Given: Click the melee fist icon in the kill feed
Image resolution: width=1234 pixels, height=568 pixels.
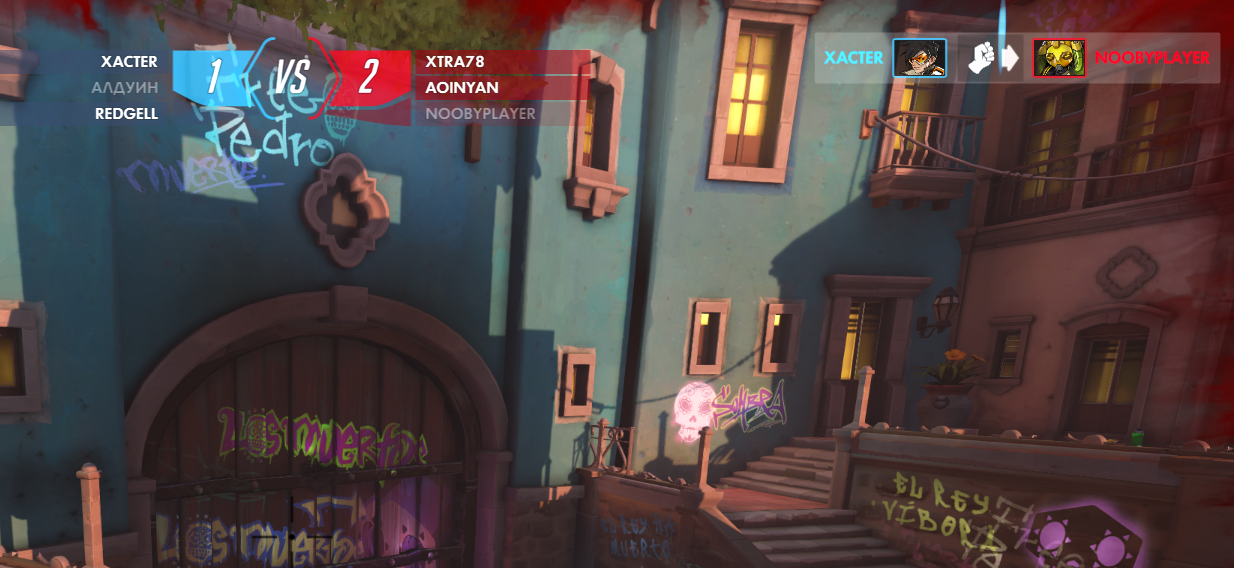Looking at the screenshot, I should pos(982,58).
